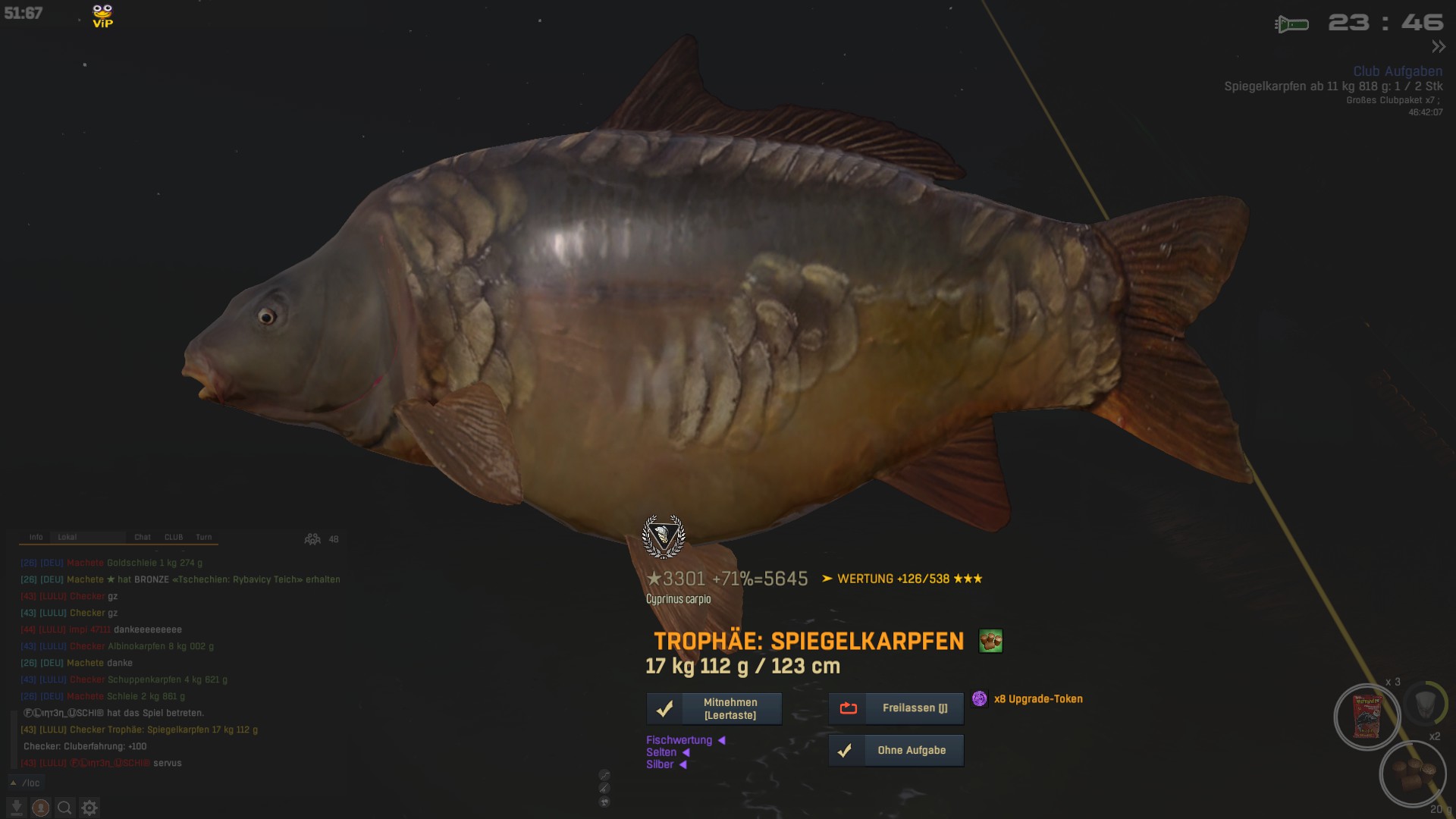The image size is (1456, 819).
Task: Switch to the CLUB tab
Action: point(174,537)
